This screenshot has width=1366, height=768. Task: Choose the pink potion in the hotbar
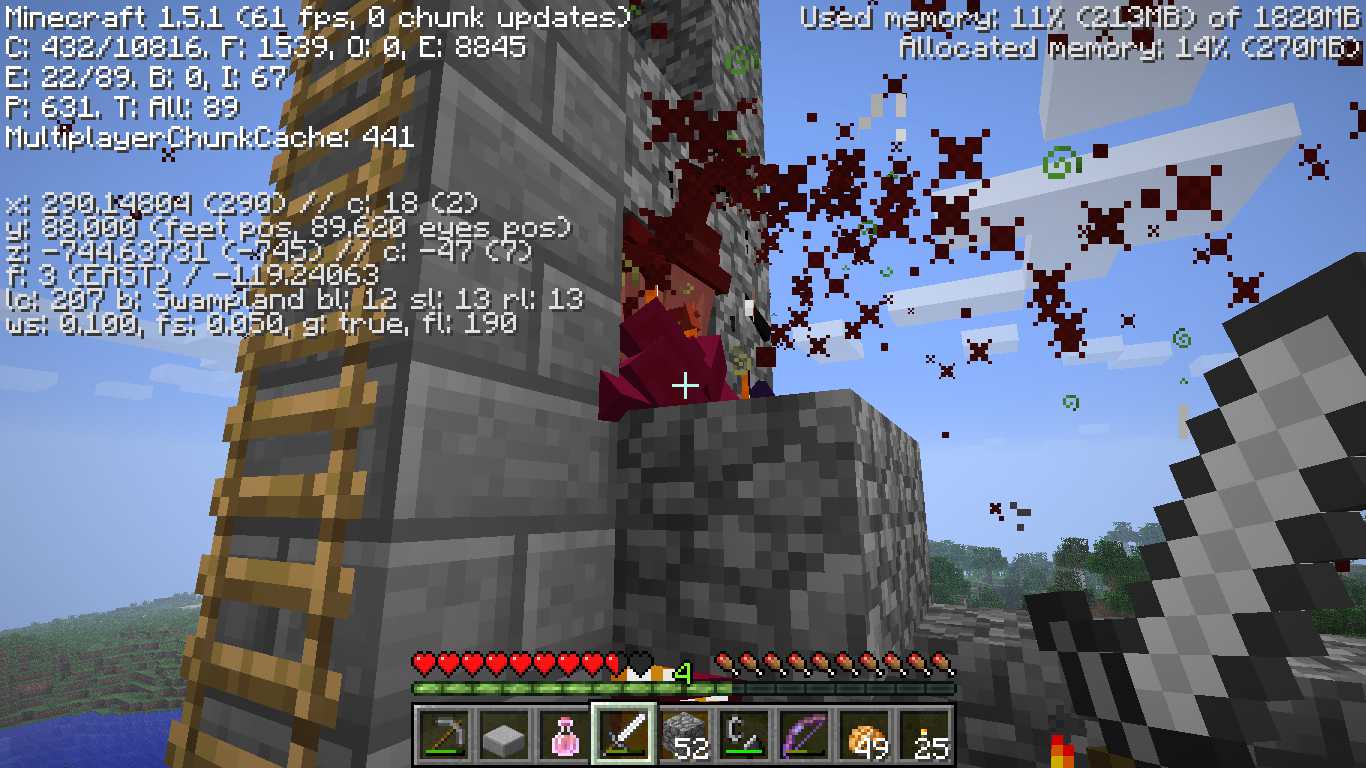[x=565, y=737]
